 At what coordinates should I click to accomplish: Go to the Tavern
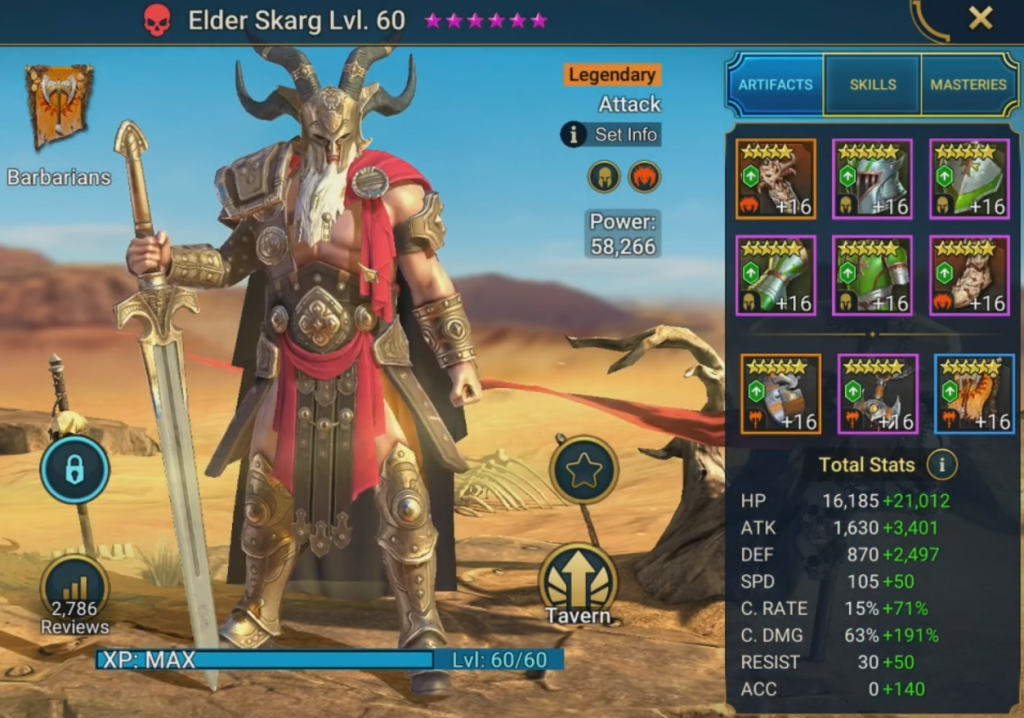click(x=578, y=587)
